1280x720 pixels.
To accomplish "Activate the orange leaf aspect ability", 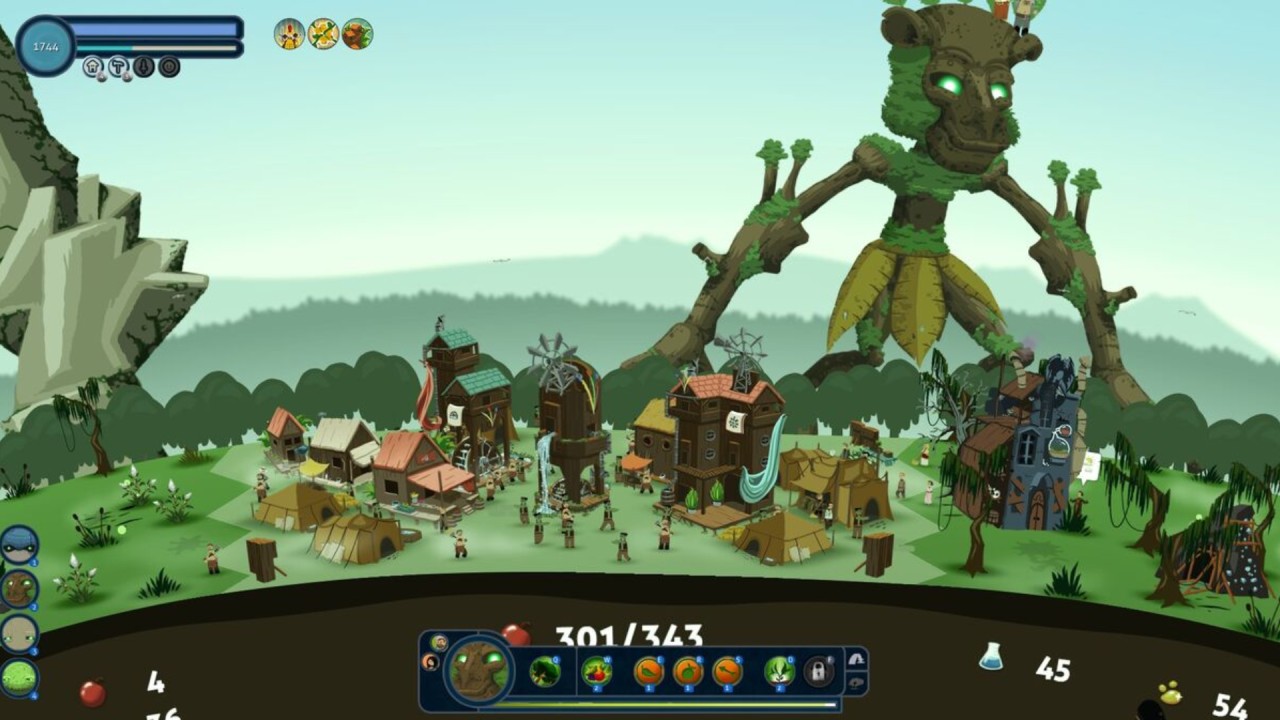I will tap(648, 671).
